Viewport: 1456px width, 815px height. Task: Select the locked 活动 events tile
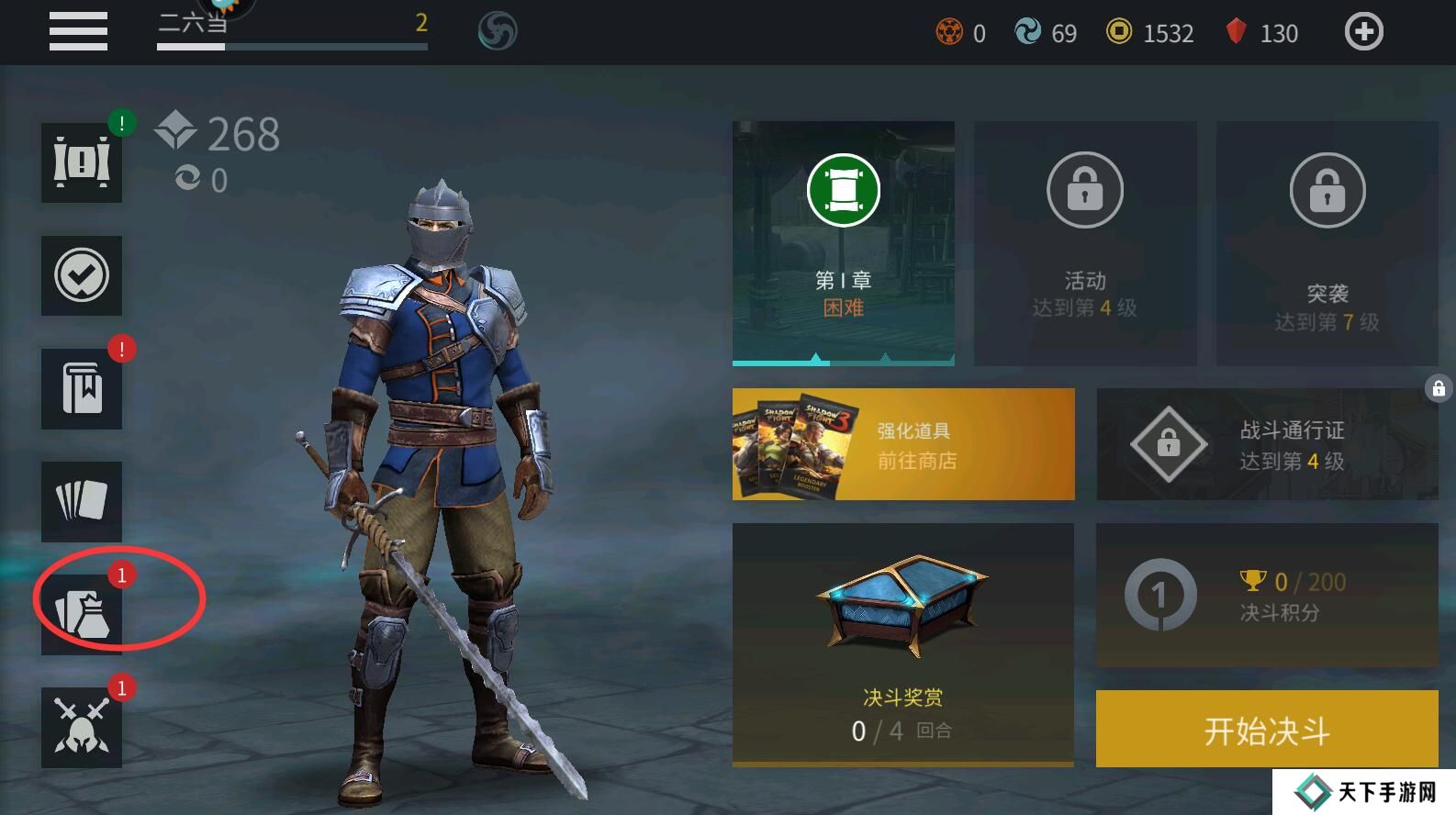click(1084, 243)
